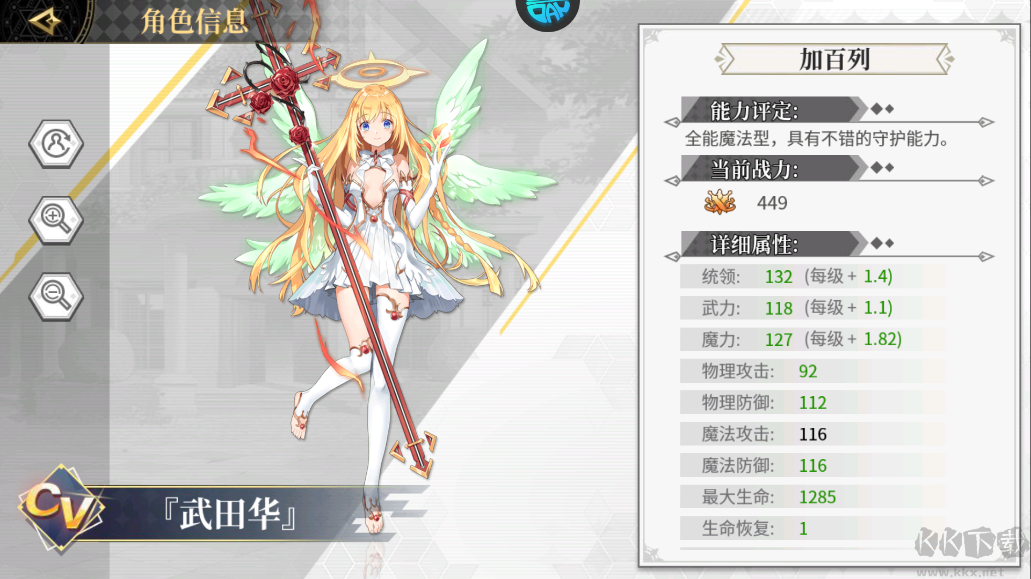Tap the round blue badge at top

pyautogui.click(x=547, y=12)
